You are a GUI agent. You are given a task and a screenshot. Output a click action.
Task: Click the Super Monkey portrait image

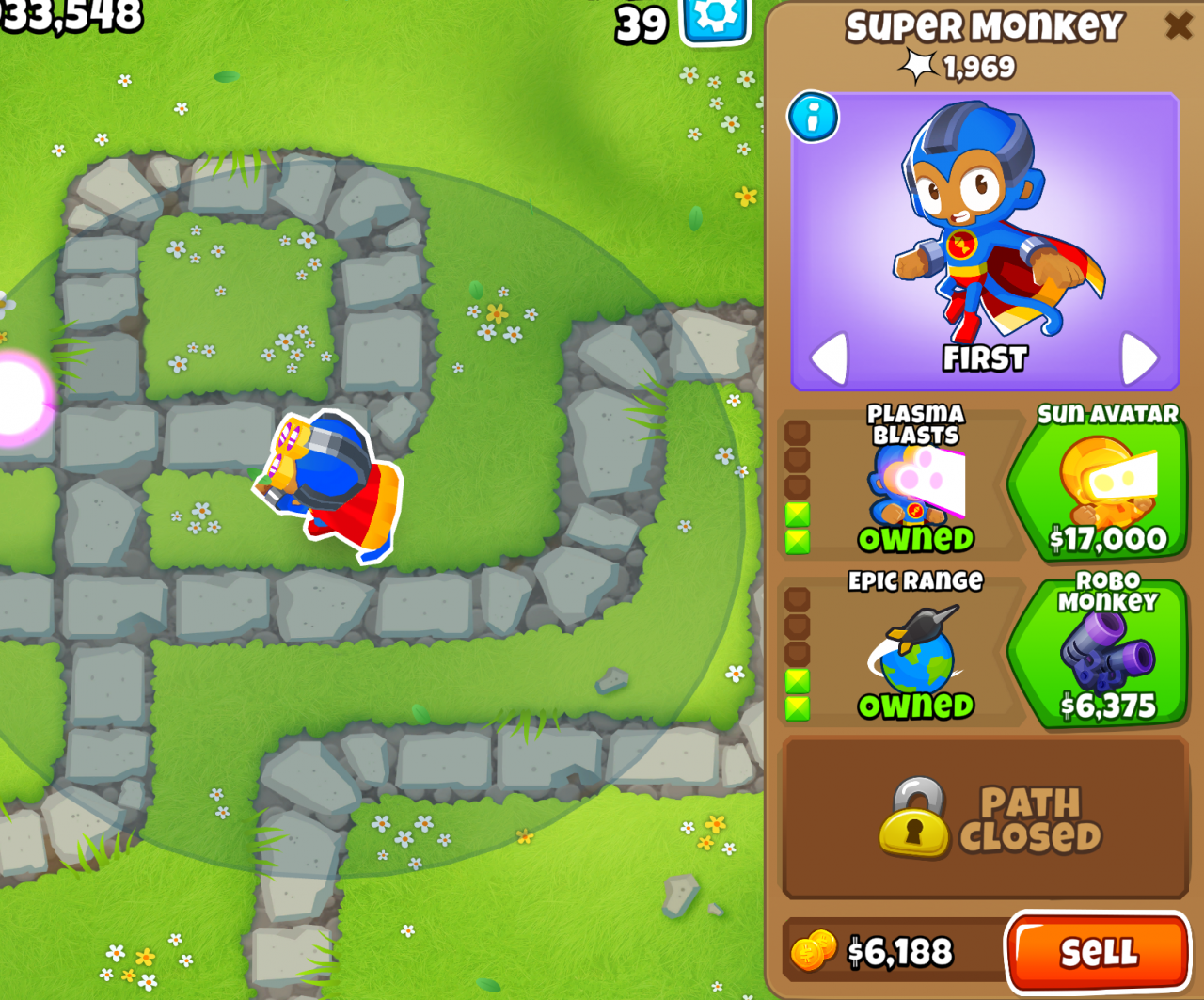point(984,235)
